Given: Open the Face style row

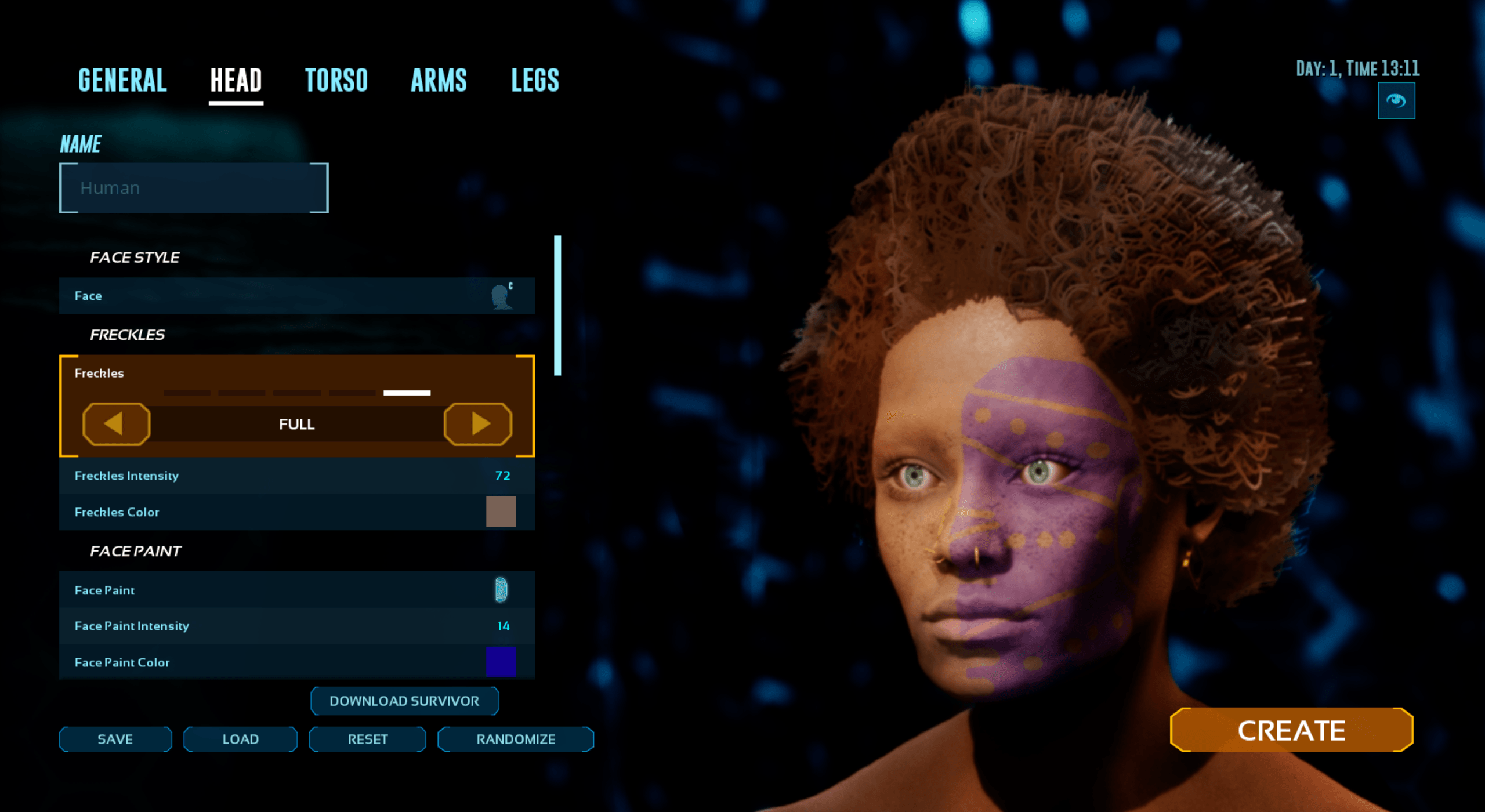Looking at the screenshot, I should pos(296,296).
